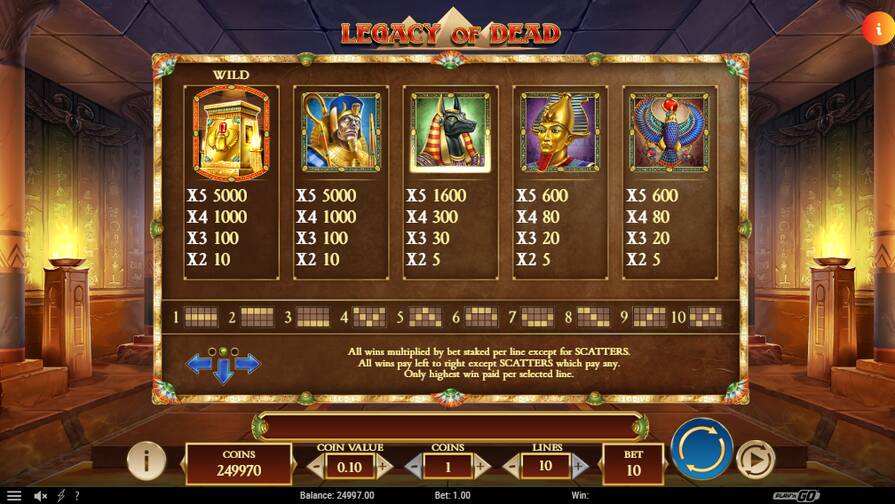Increase the coin value
The width and height of the screenshot is (895, 504).
tap(384, 466)
